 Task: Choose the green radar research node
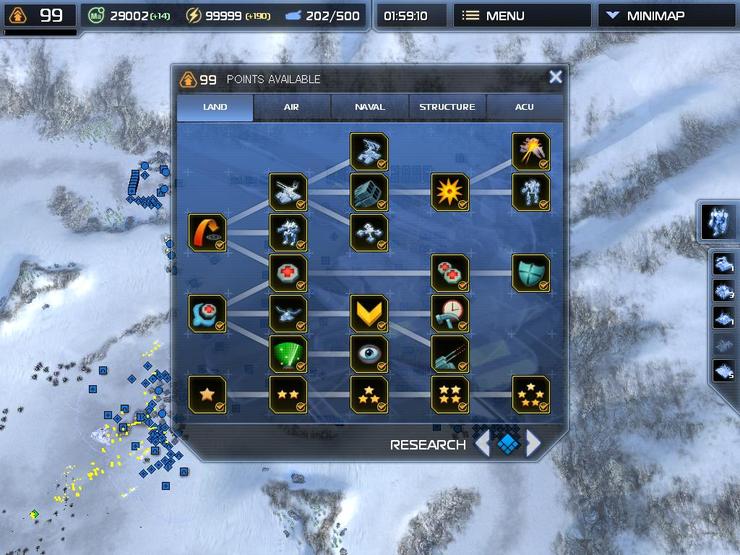(288, 353)
